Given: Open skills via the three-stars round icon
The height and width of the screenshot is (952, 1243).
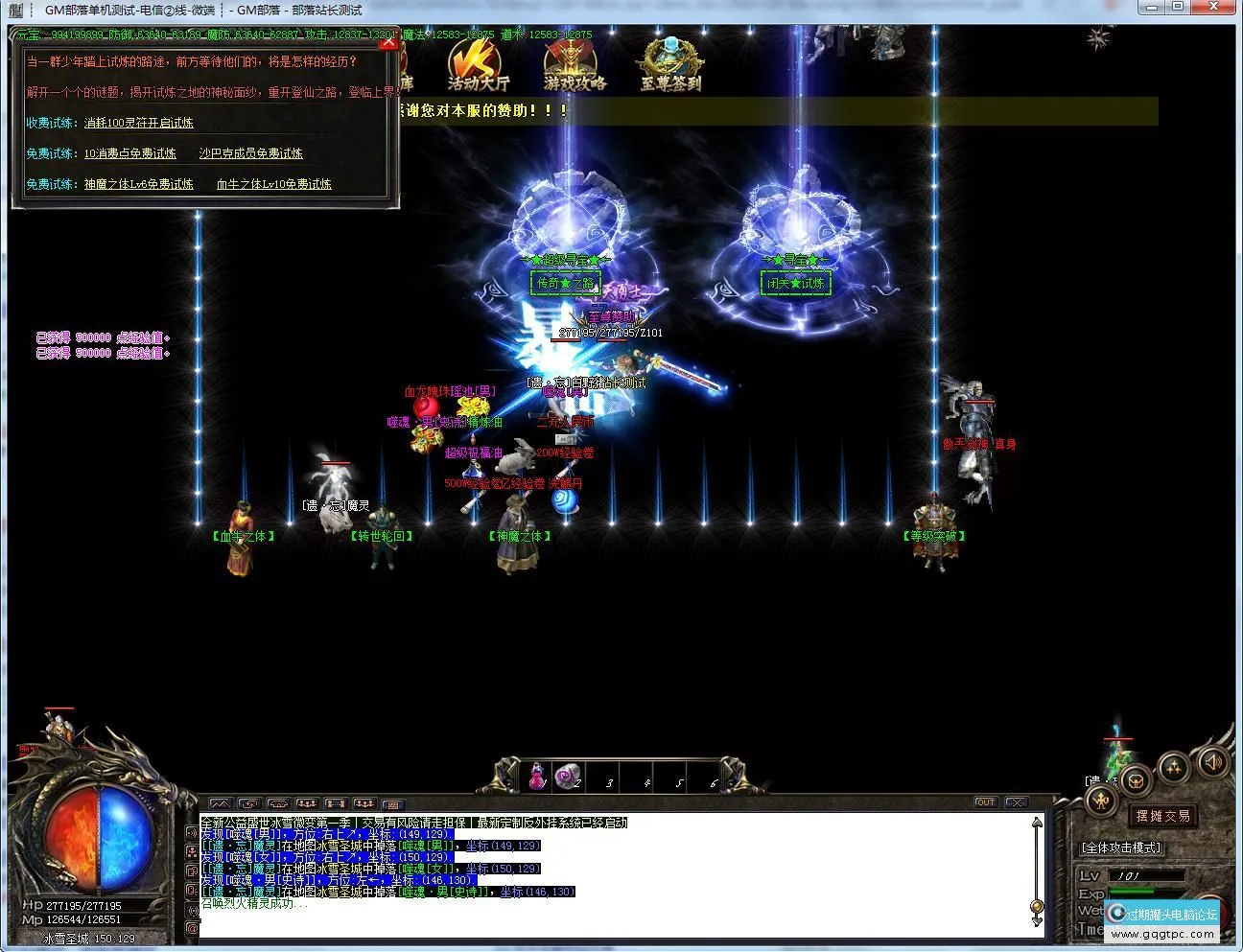Looking at the screenshot, I should [1173, 767].
